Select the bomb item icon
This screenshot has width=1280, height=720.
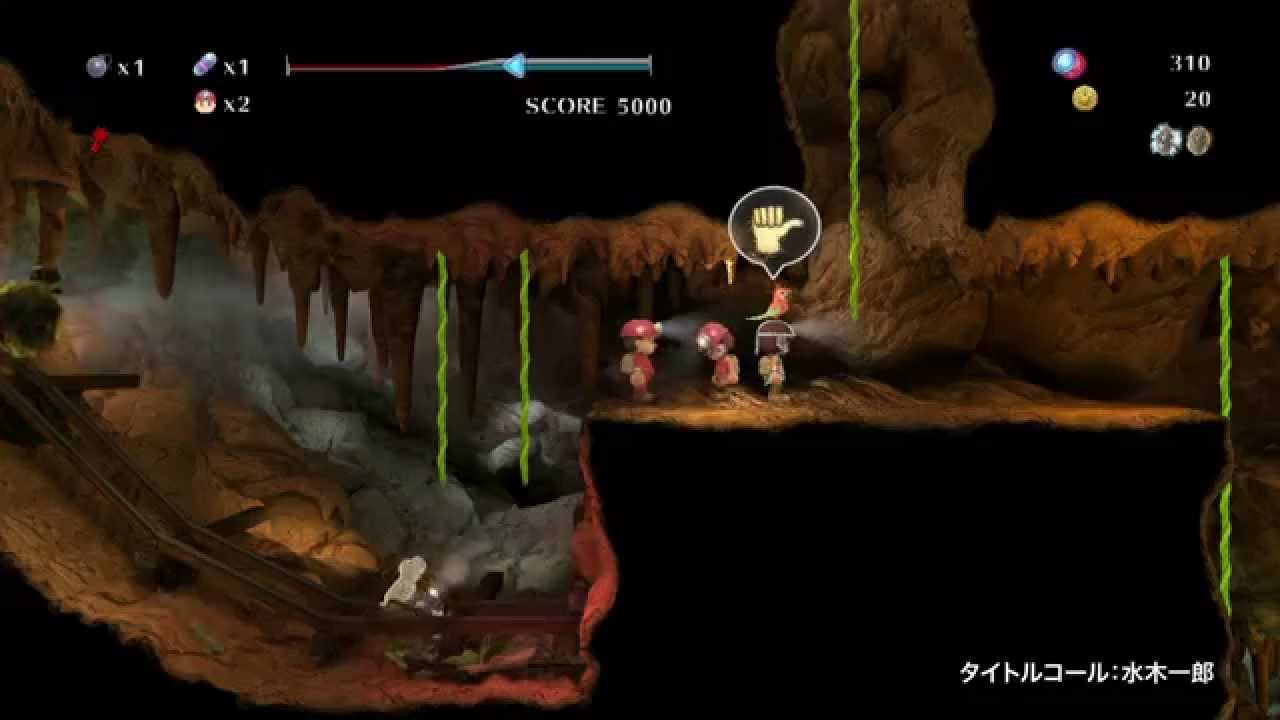point(97,64)
